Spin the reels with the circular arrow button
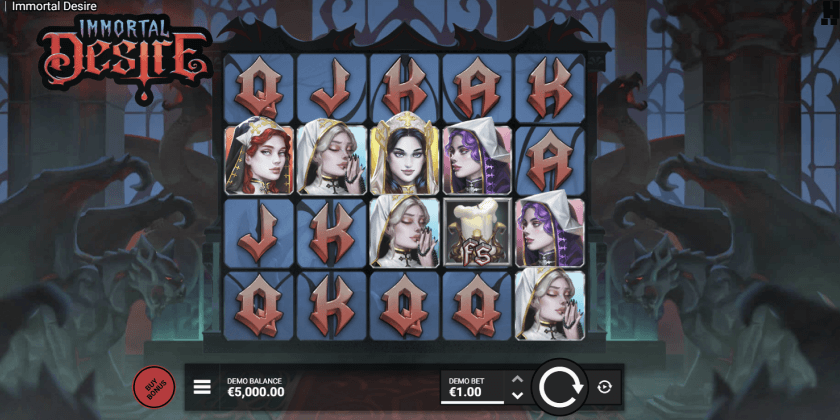 559,387
